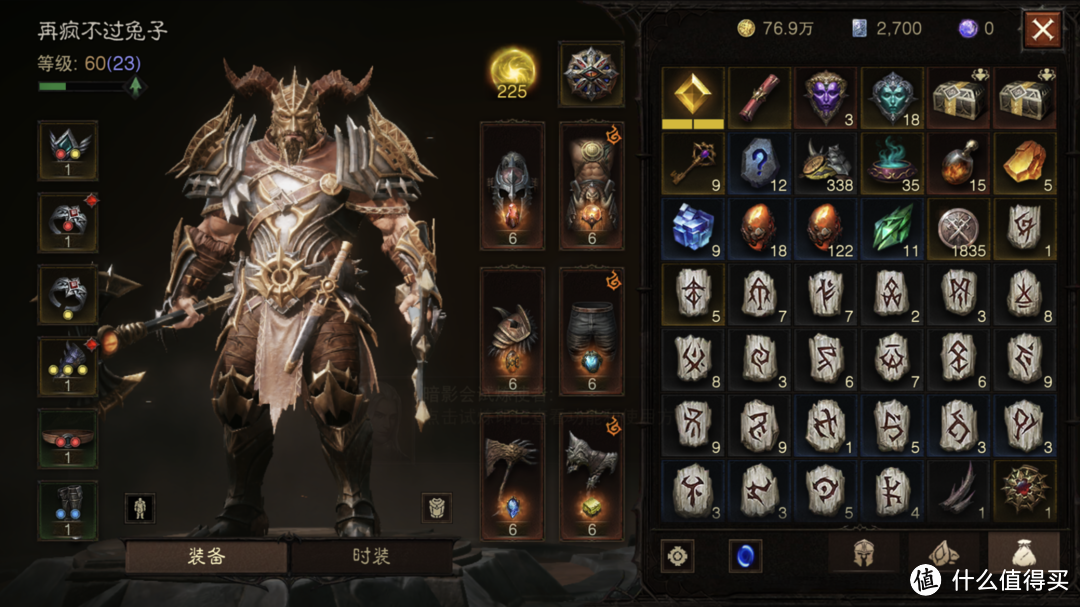The width and height of the screenshot is (1080, 607).
Task: Switch to the 装备 tab
Action: point(206,556)
